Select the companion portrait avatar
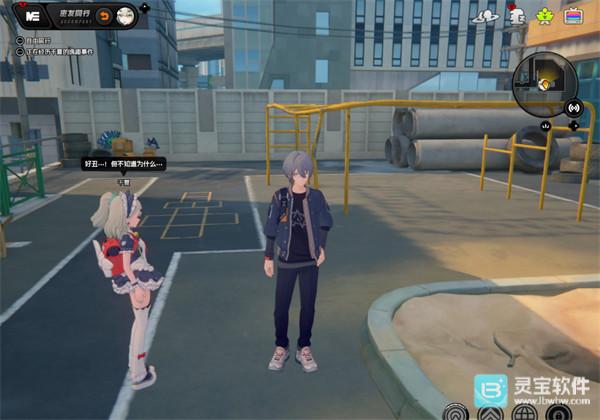This screenshot has width=600, height=420. [125, 16]
